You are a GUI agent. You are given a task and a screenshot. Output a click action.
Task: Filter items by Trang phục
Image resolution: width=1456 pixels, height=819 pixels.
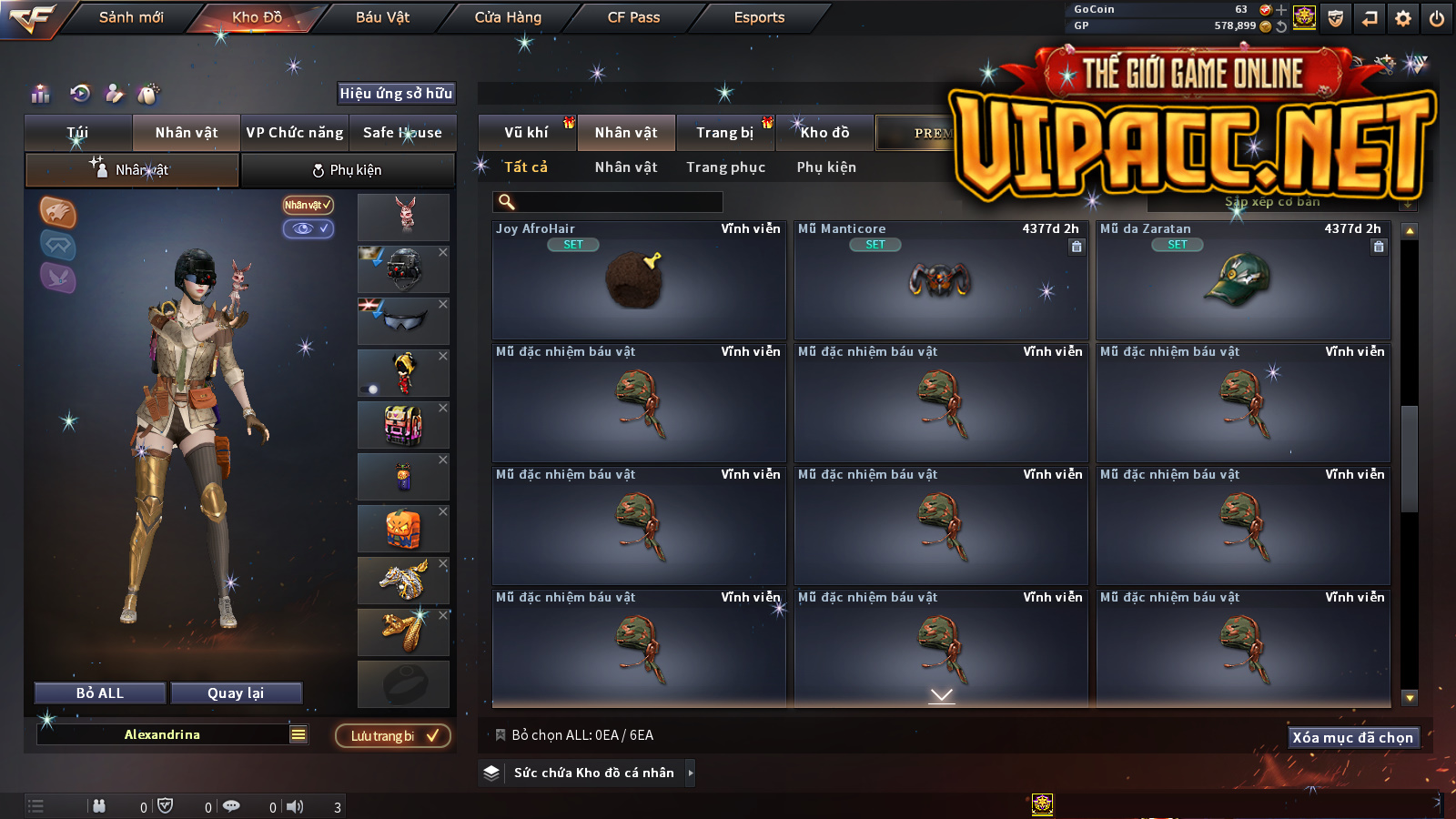click(725, 167)
